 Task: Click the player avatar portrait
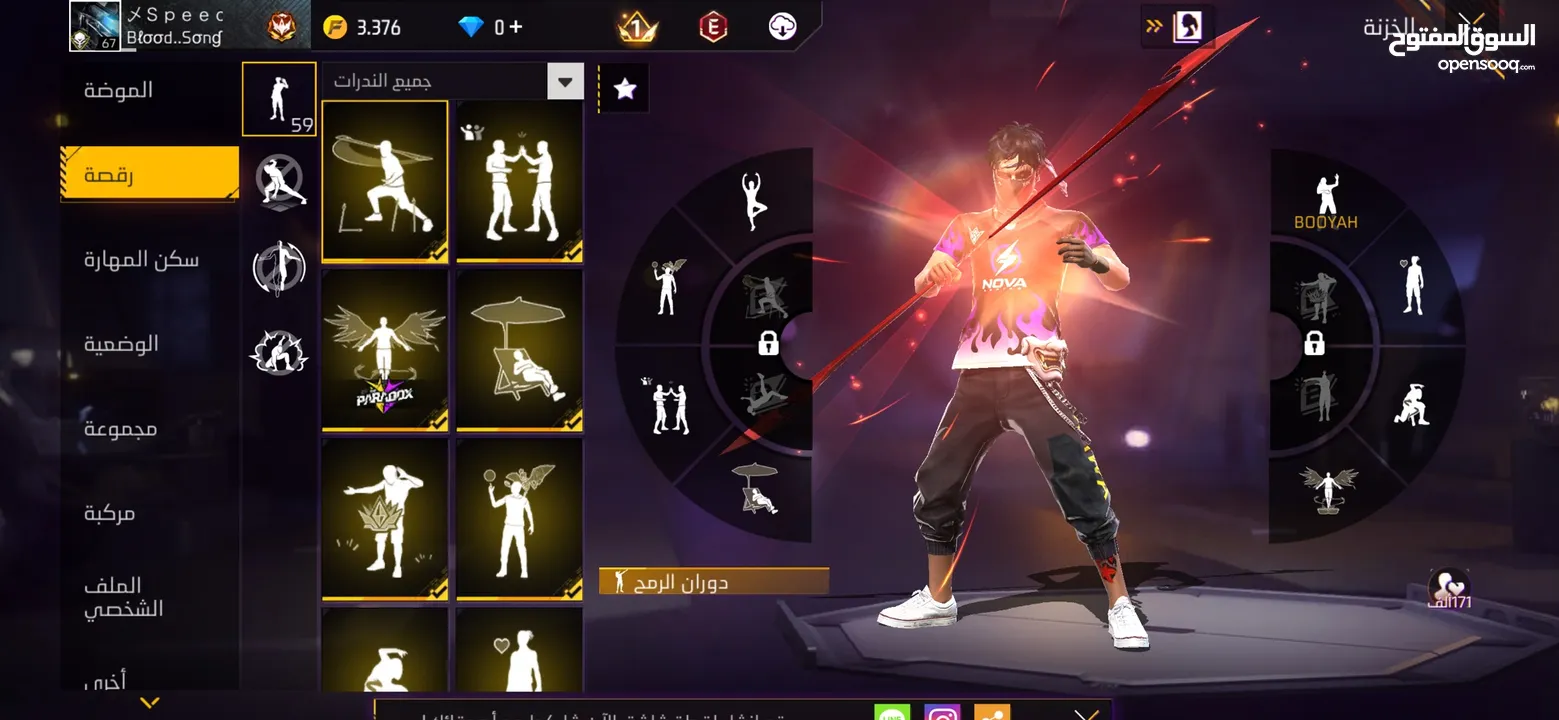pyautogui.click(x=95, y=26)
